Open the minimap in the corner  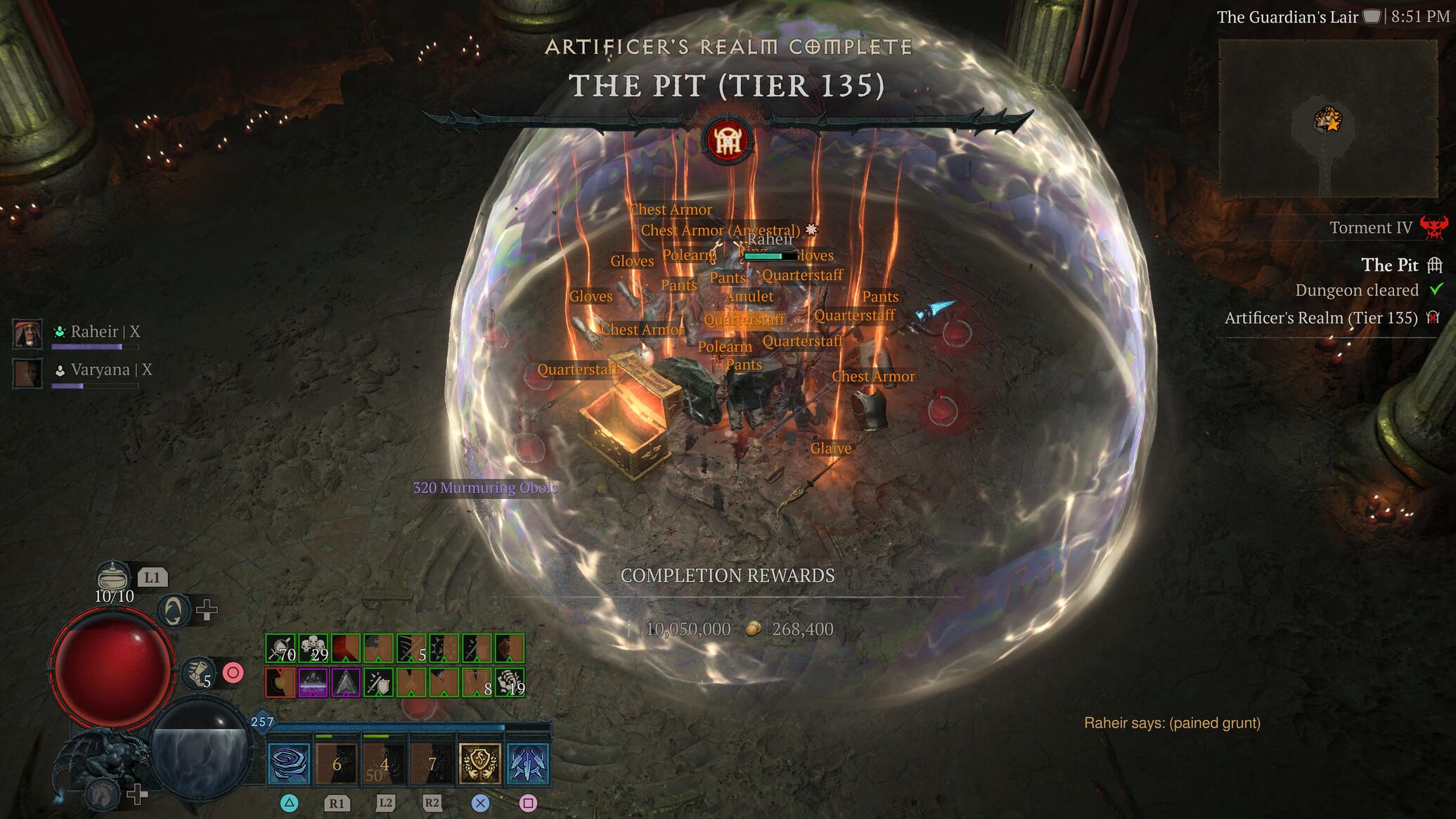pyautogui.click(x=1327, y=118)
